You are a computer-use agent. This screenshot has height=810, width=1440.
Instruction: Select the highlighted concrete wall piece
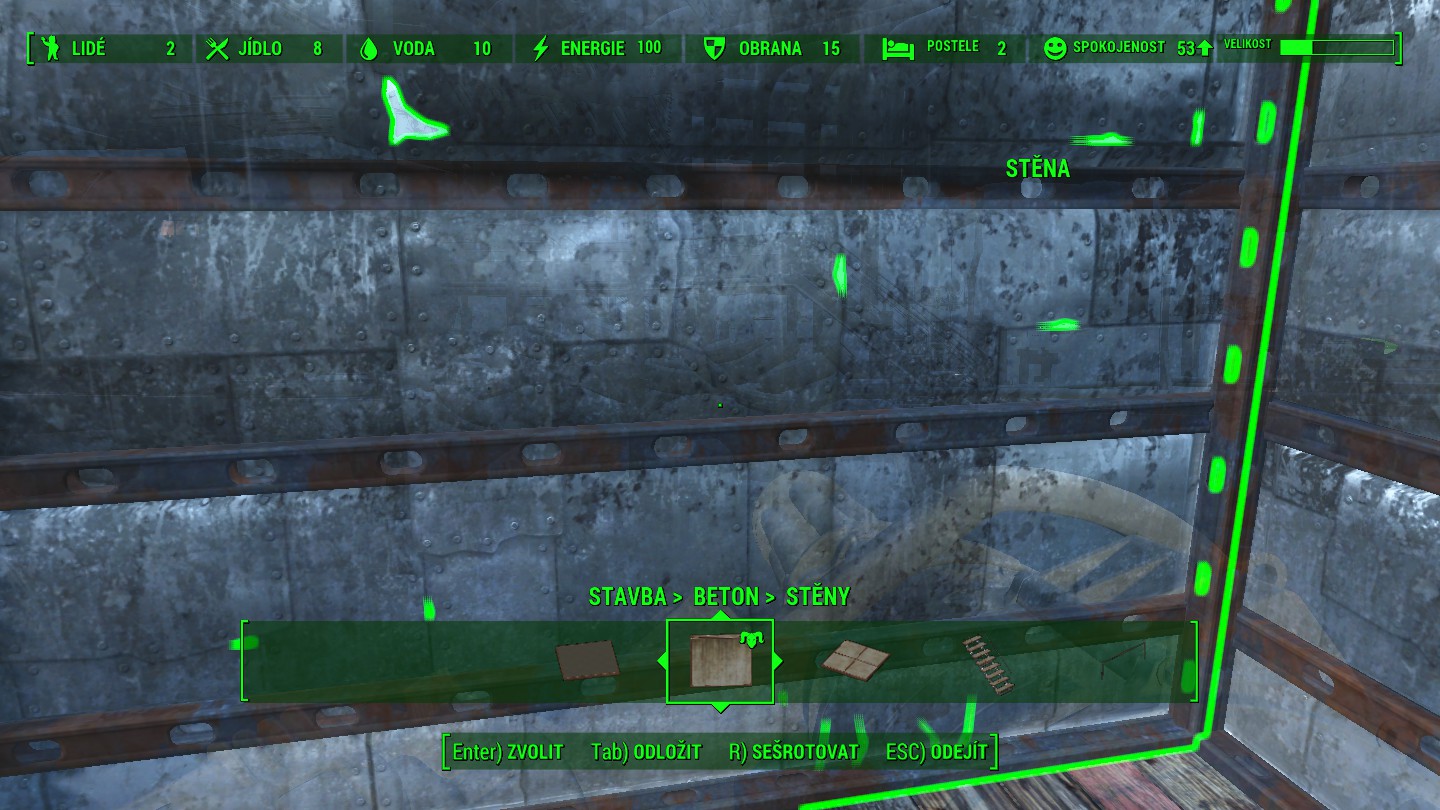pos(718,660)
